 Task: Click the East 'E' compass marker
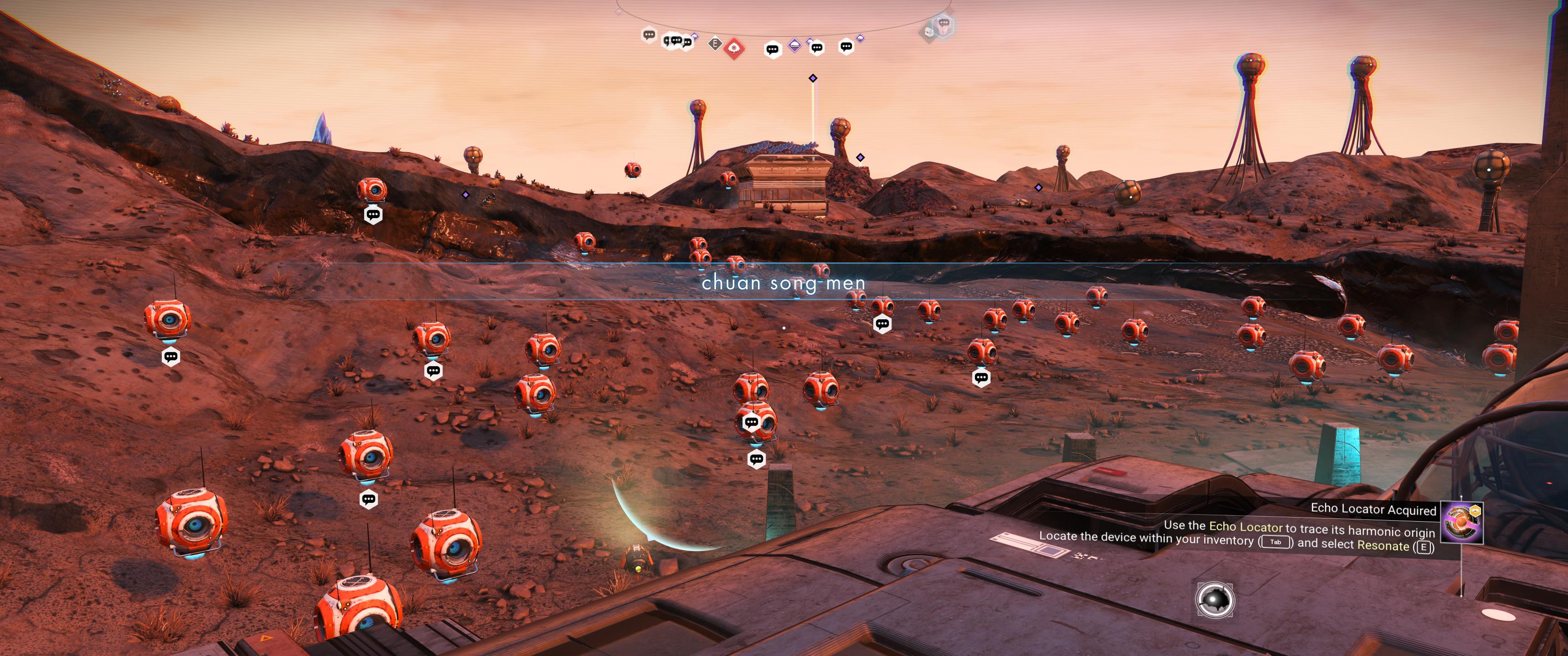pos(715,44)
